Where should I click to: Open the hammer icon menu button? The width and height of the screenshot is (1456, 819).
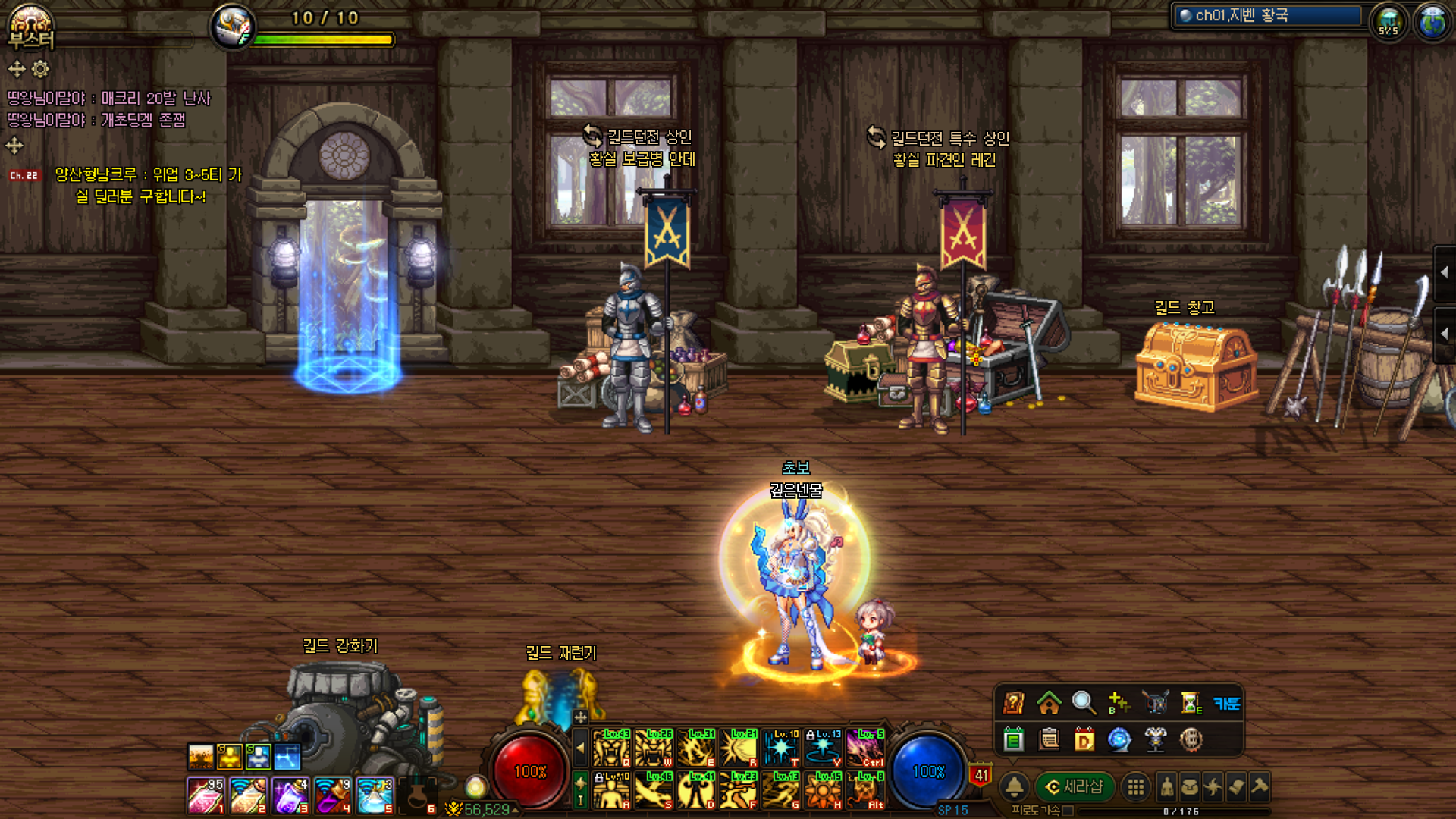[1260, 787]
